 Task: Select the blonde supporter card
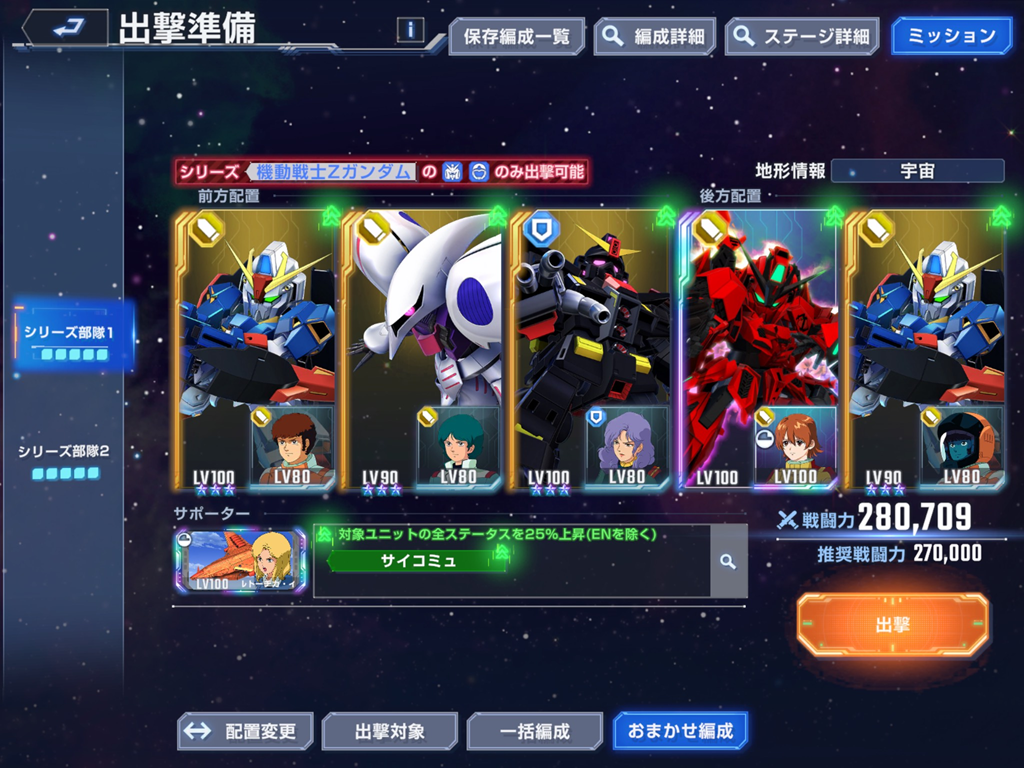pyautogui.click(x=240, y=561)
